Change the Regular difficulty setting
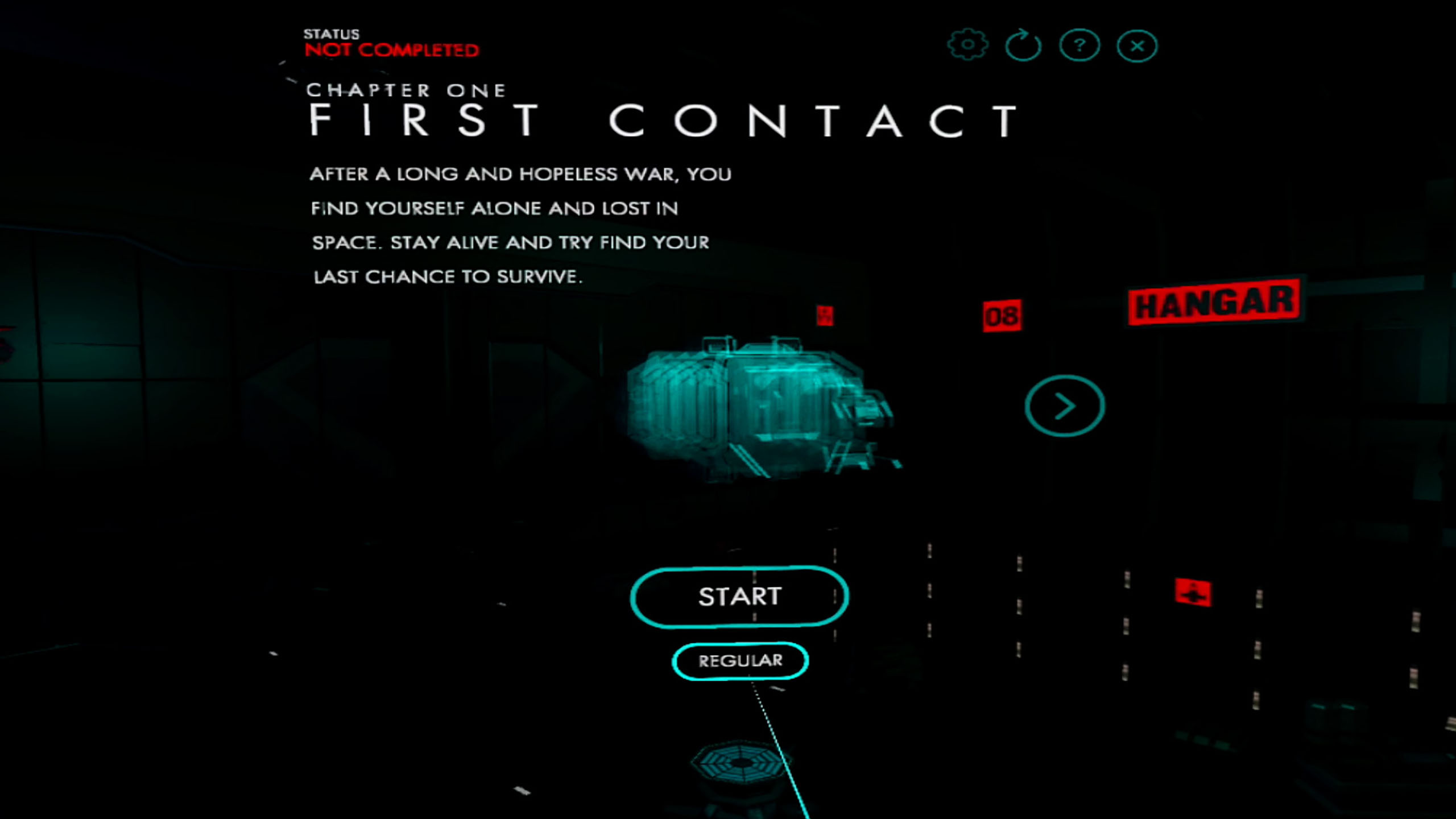The width and height of the screenshot is (1456, 819). (x=740, y=660)
